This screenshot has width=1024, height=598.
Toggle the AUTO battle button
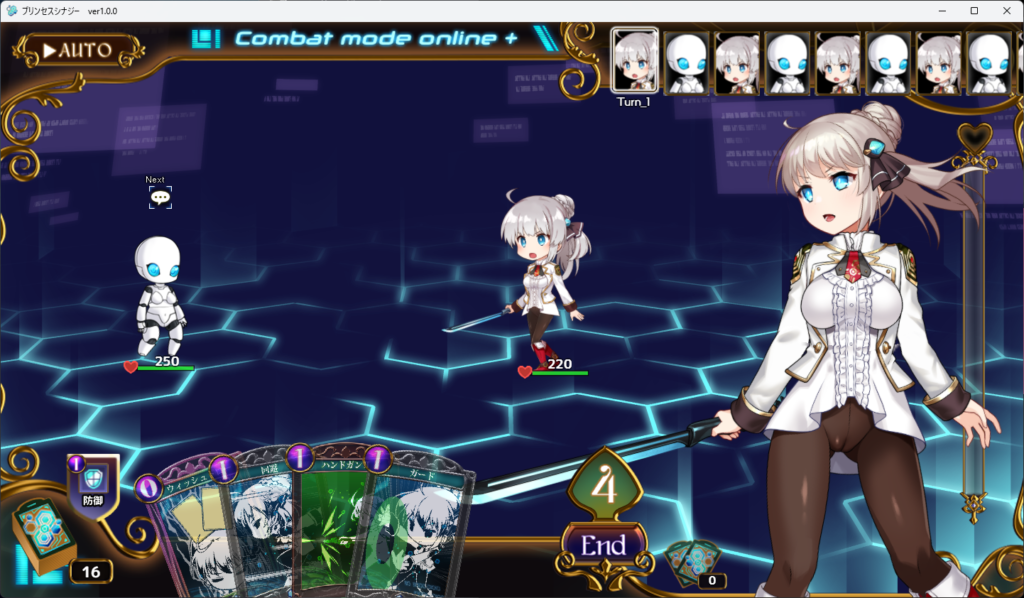tap(78, 50)
